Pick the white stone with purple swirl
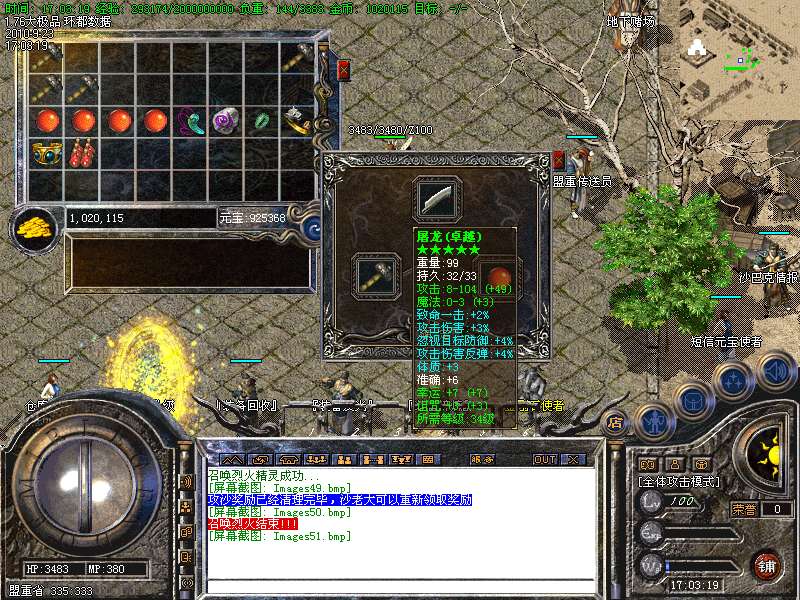 pos(225,122)
